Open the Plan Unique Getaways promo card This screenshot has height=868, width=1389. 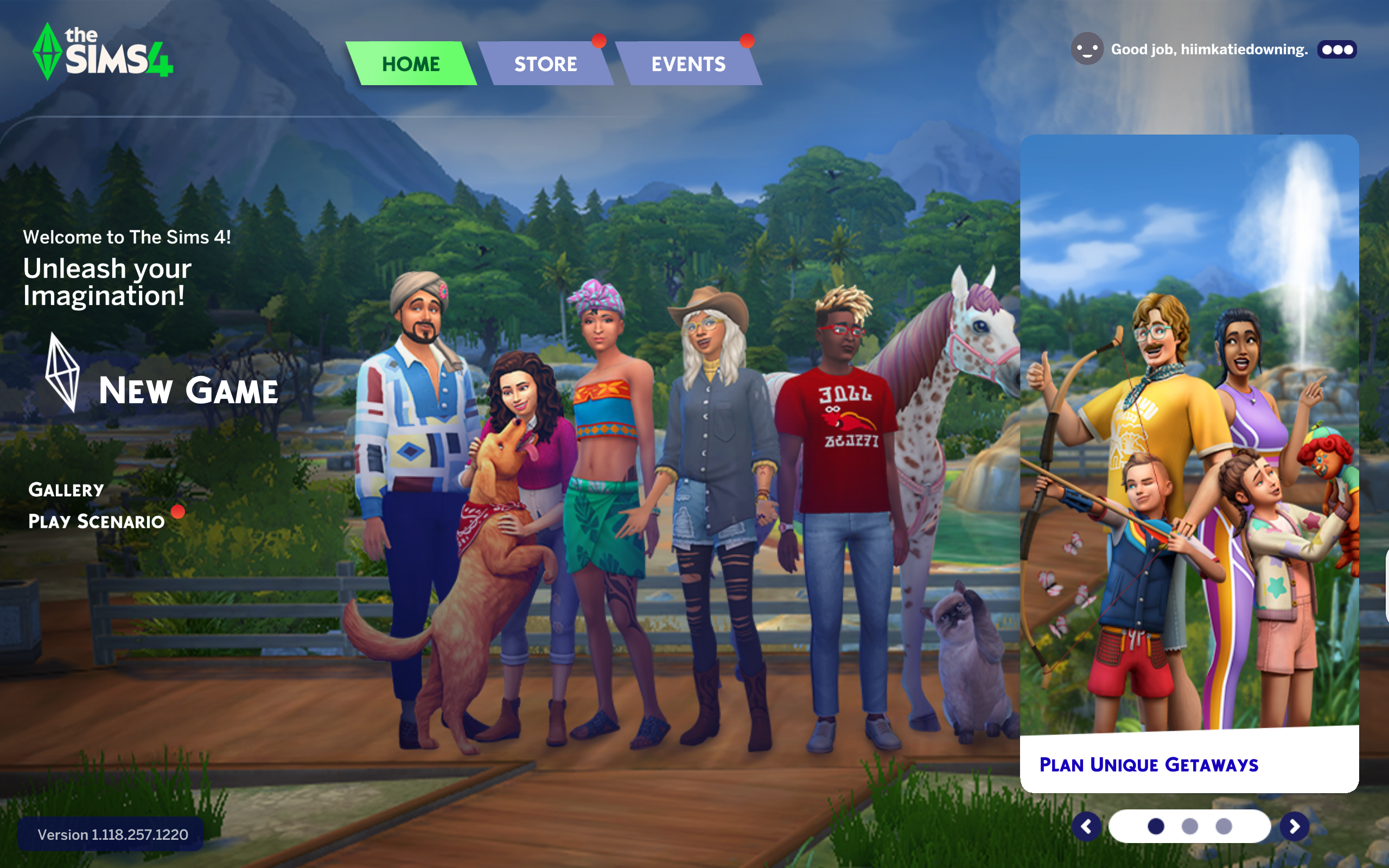point(1189,463)
